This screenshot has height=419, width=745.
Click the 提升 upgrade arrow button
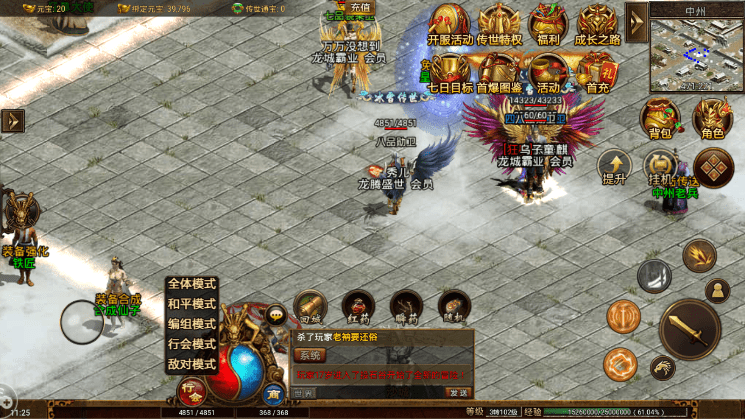tap(614, 165)
